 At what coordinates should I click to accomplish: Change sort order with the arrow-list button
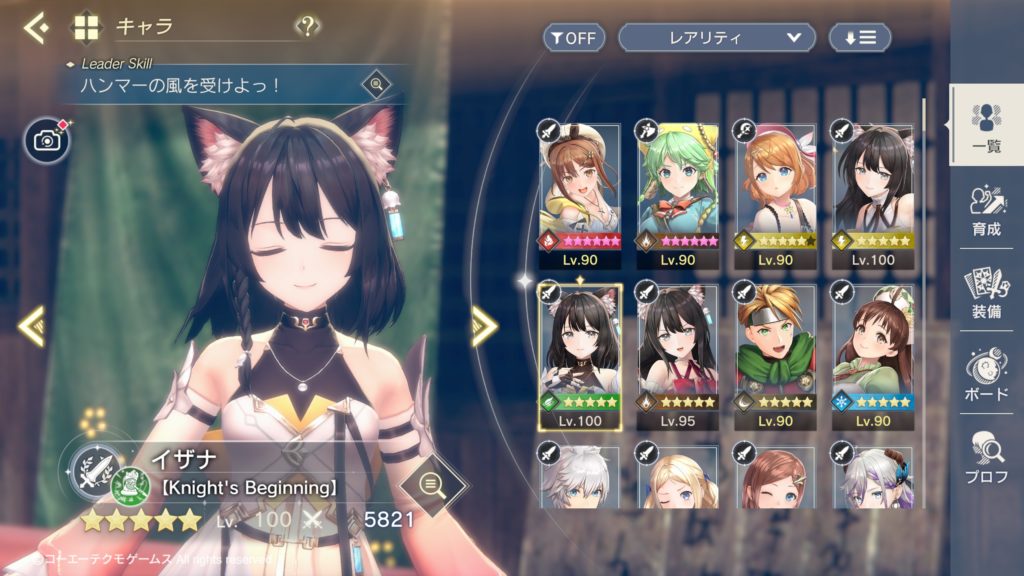pos(859,38)
